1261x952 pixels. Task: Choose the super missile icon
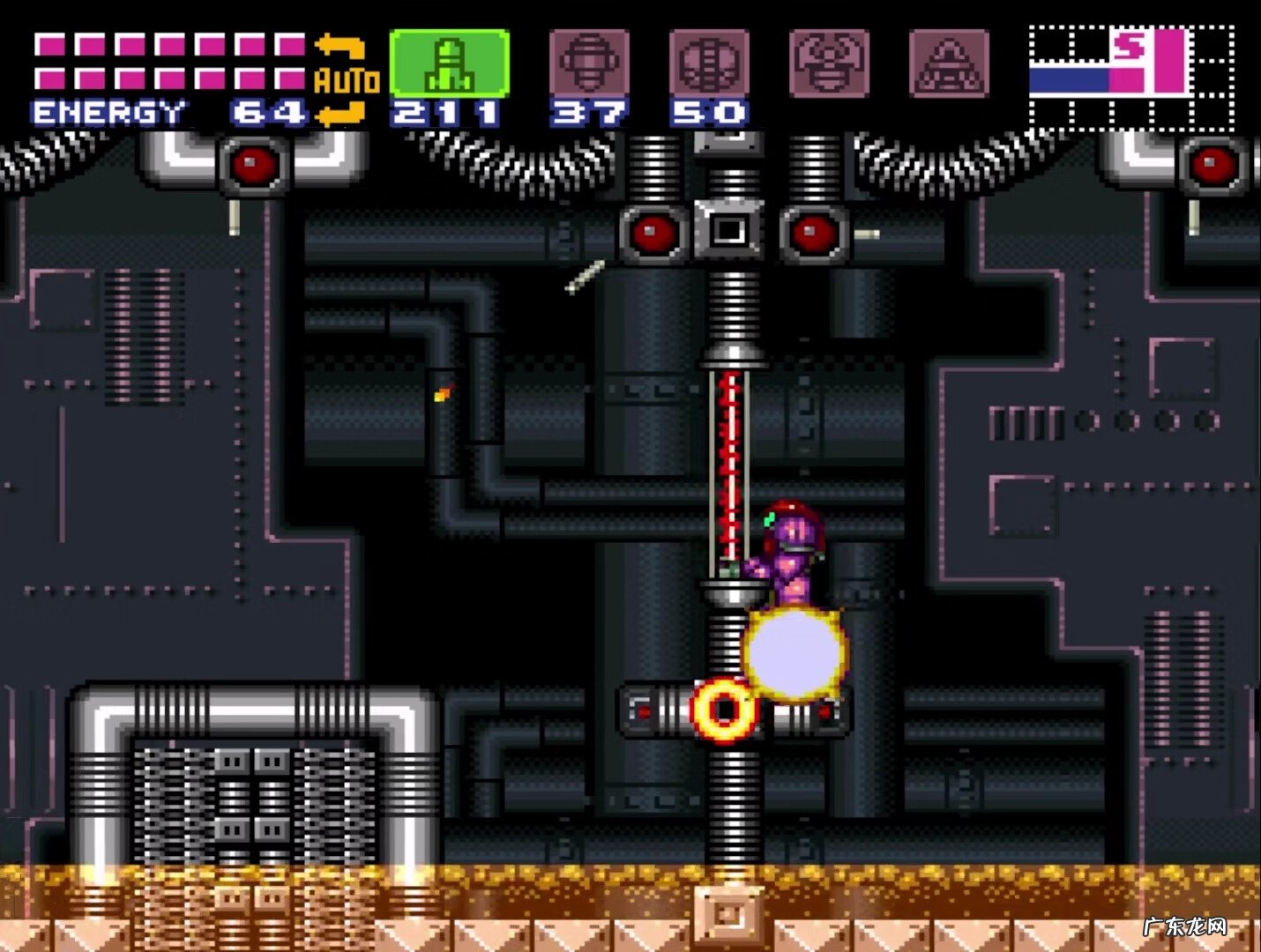(x=589, y=63)
